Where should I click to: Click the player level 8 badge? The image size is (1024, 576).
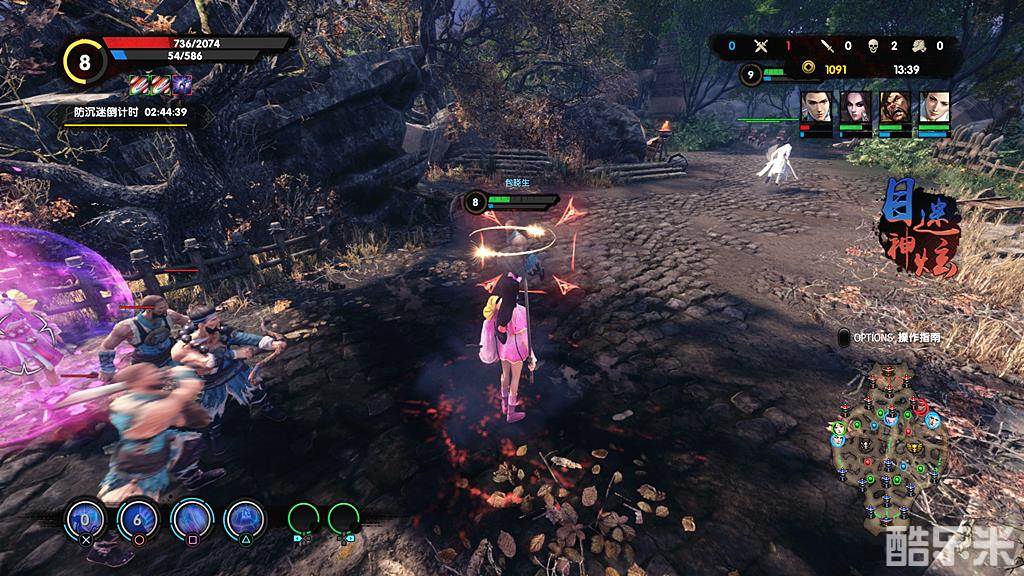pos(83,61)
